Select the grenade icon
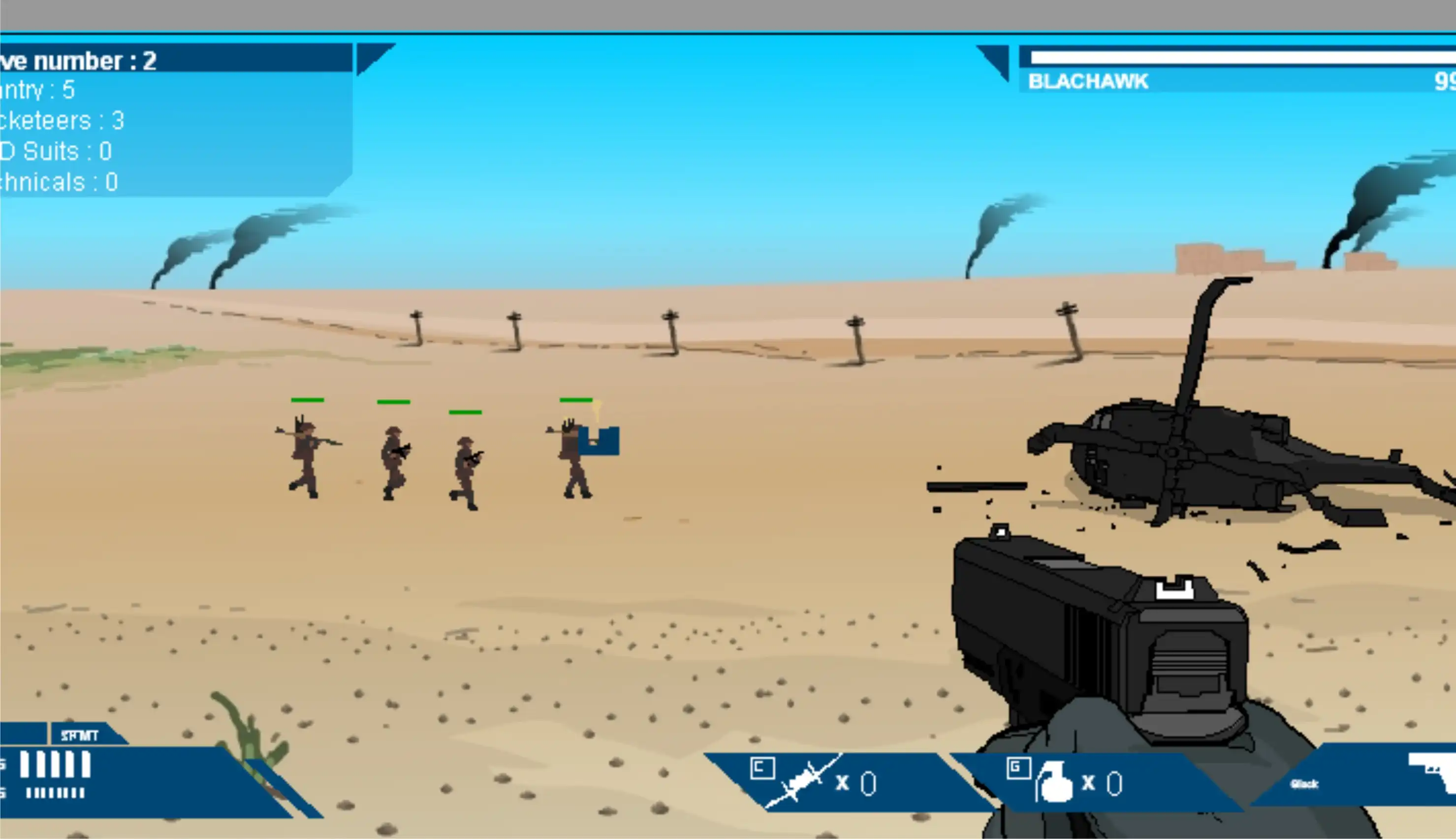This screenshot has width=1456, height=839. click(x=1053, y=782)
